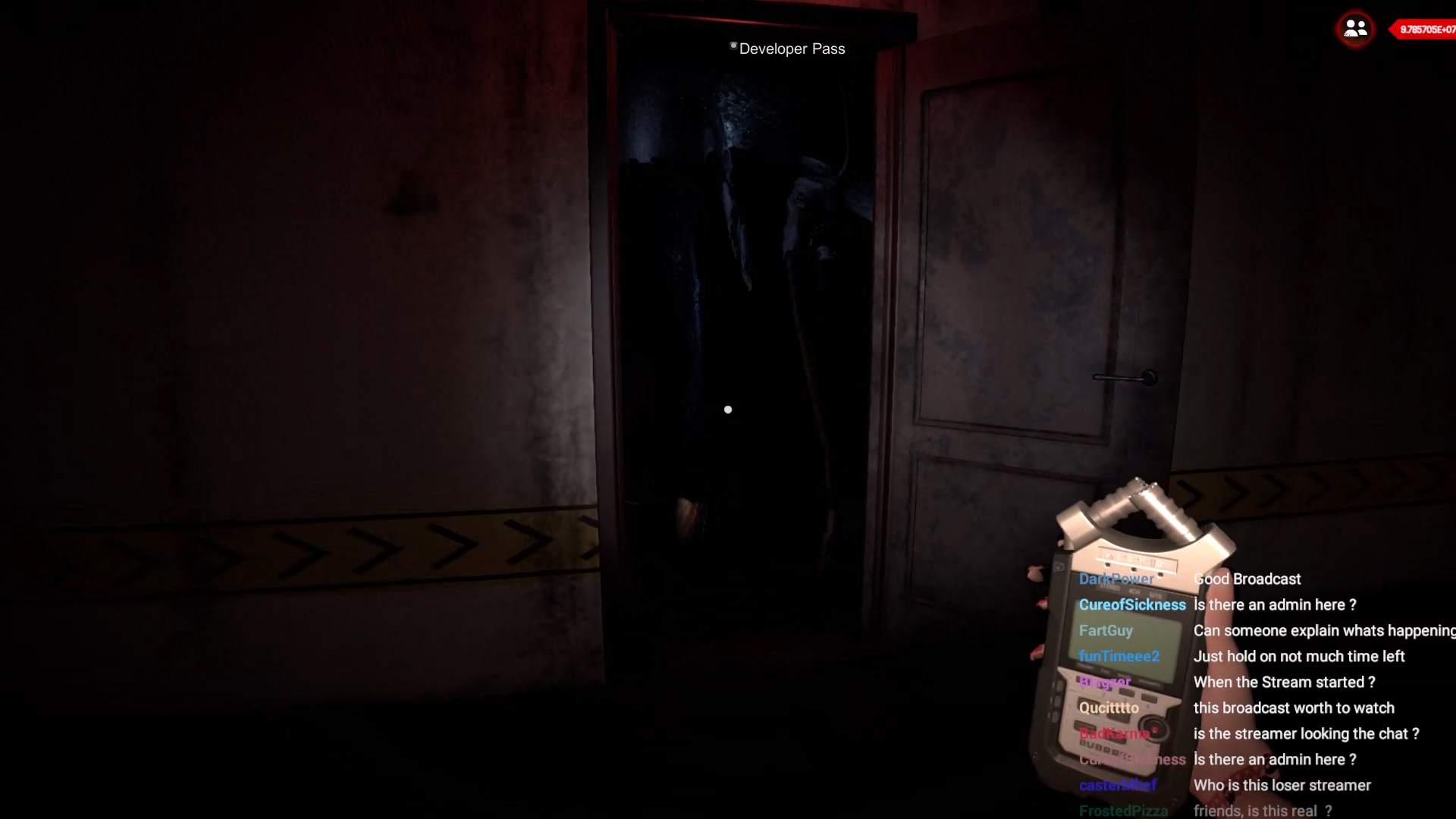Toggle the recorder's MTR mode indicator
This screenshot has width=1456, height=819.
pos(1156,595)
